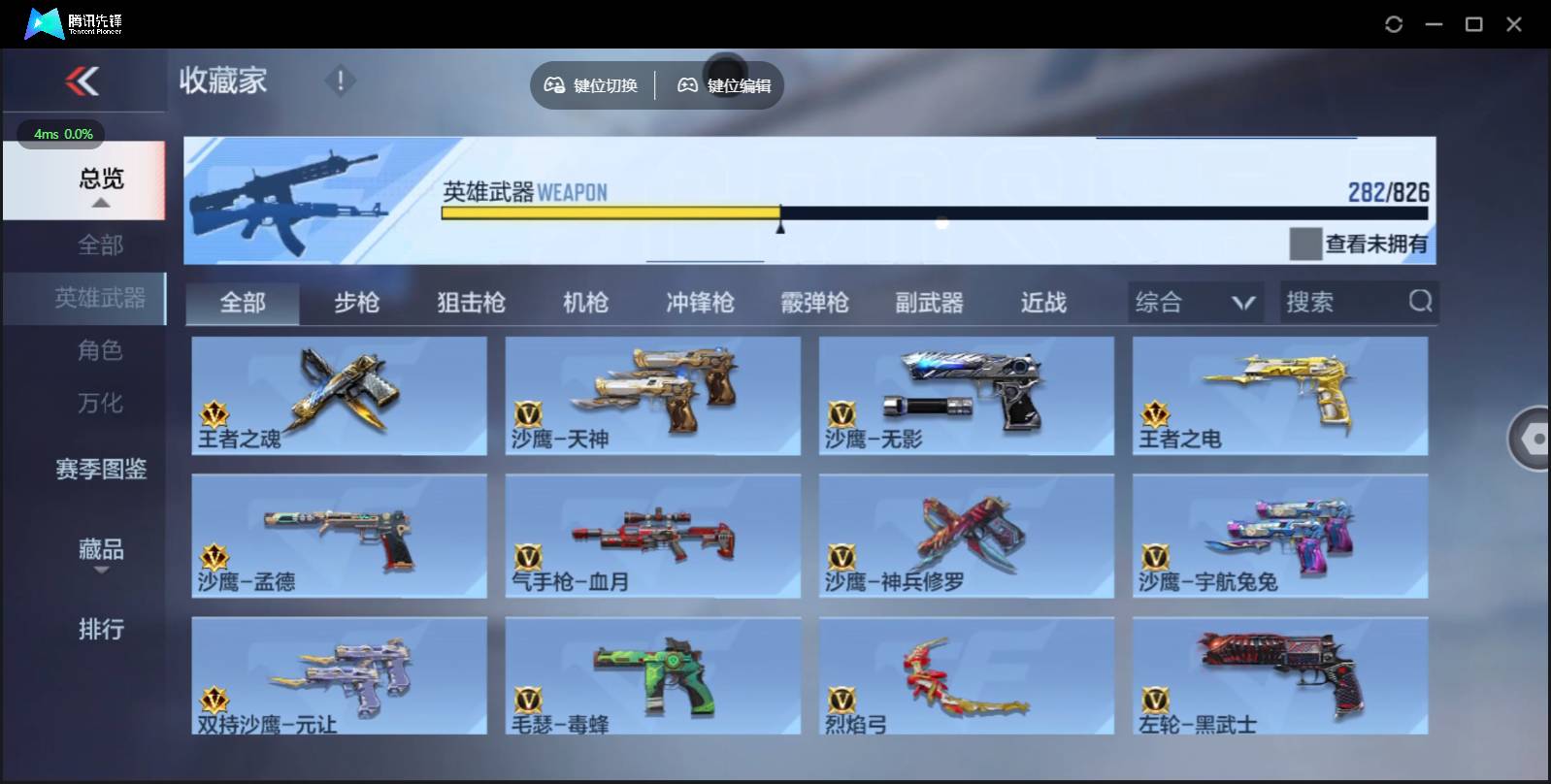Screen dimensions: 1551x784
Task: Click the controller icon on 键位编辑
Action: [x=688, y=85]
